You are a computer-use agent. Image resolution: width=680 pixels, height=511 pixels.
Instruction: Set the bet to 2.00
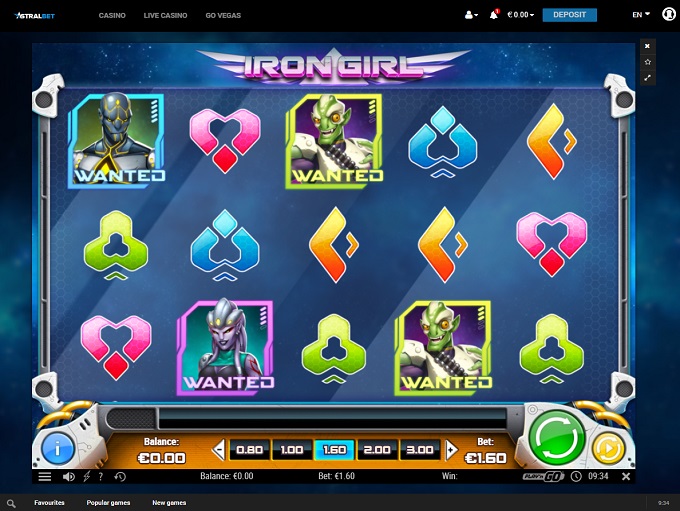coord(377,450)
